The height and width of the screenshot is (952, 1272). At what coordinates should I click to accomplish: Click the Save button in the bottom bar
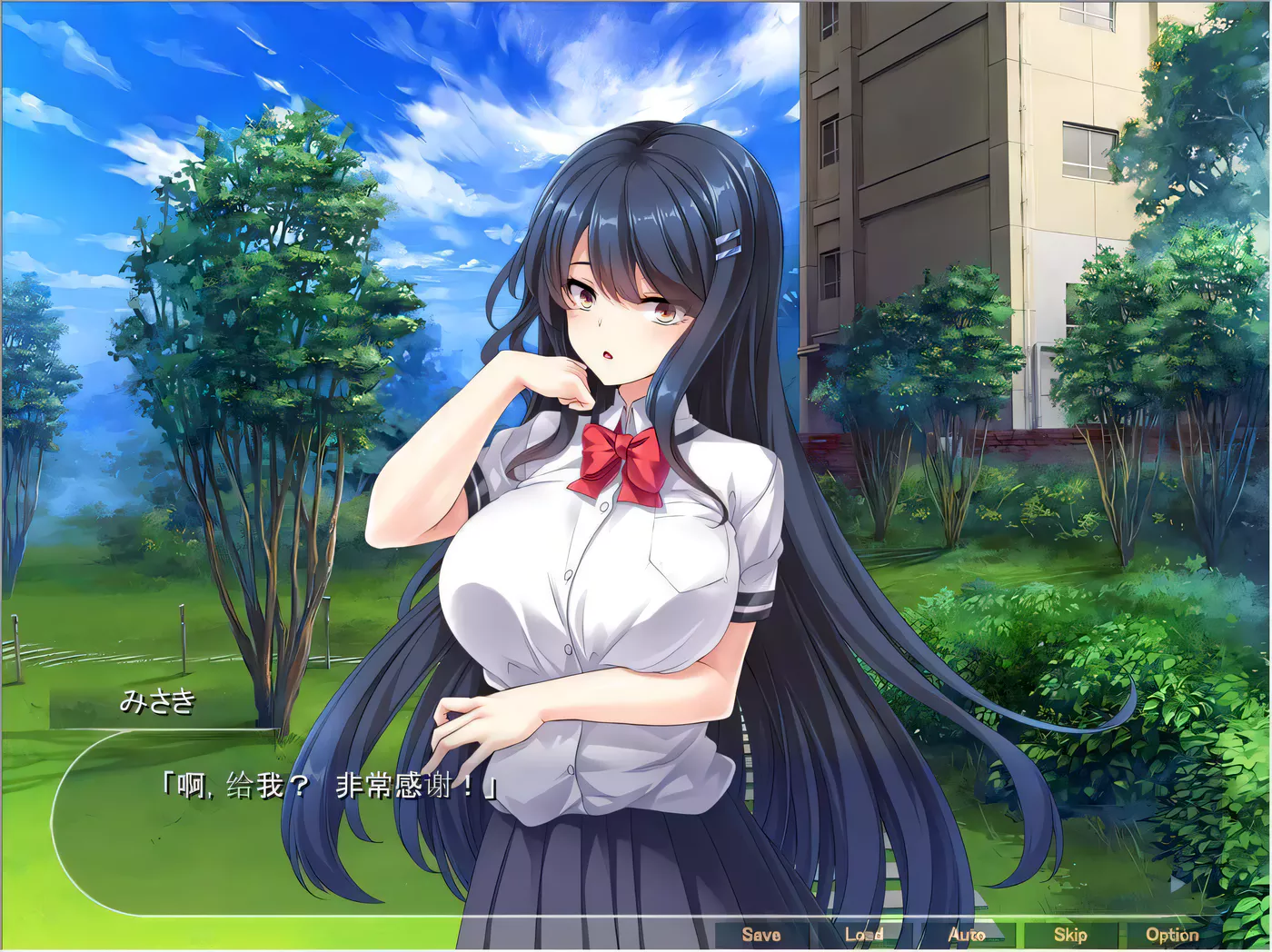(x=761, y=934)
